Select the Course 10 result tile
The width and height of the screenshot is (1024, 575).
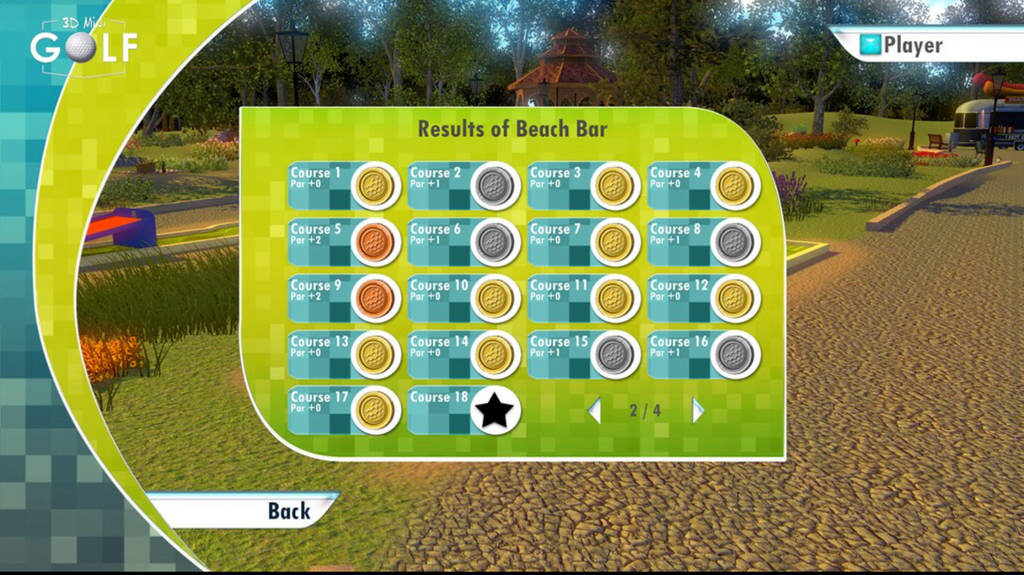463,297
